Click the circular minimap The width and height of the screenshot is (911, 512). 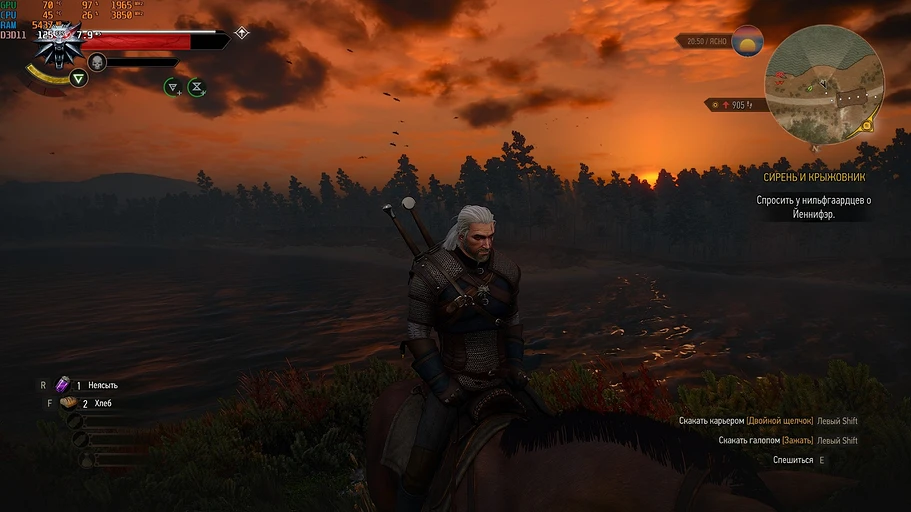pyautogui.click(x=824, y=84)
